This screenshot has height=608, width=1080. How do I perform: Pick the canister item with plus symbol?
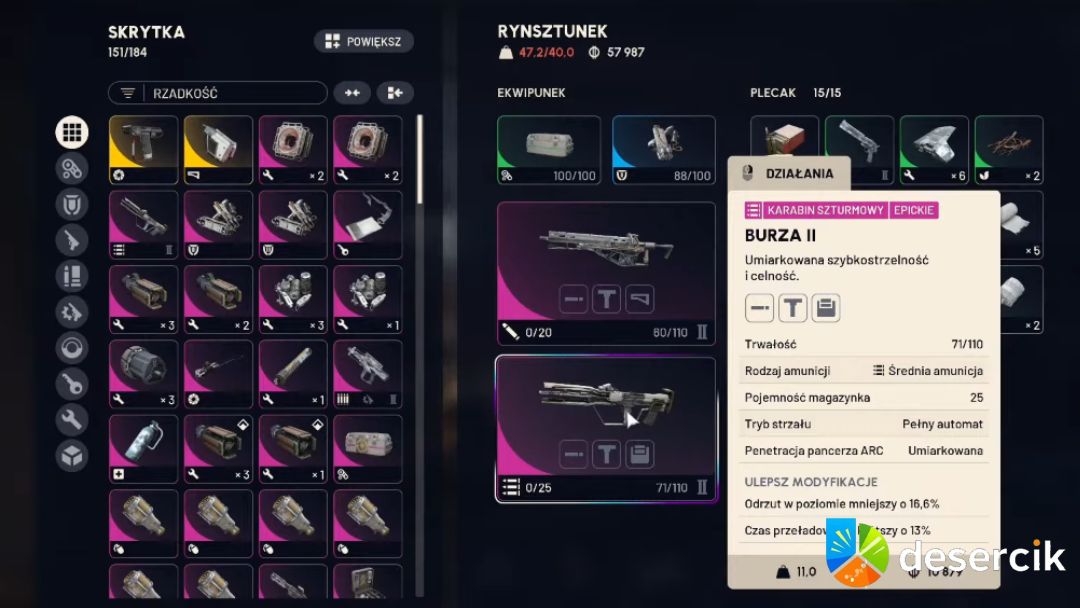[143, 449]
